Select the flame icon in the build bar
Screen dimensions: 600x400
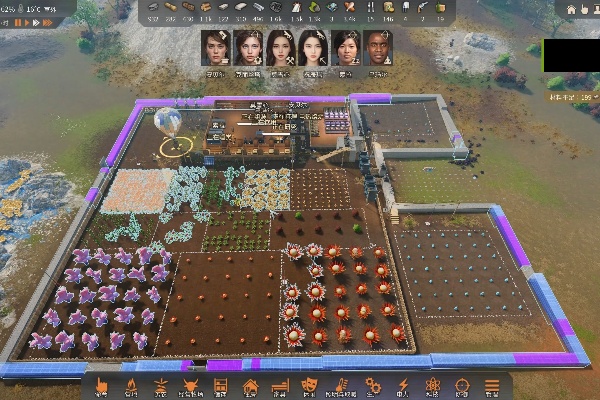coord(131,385)
